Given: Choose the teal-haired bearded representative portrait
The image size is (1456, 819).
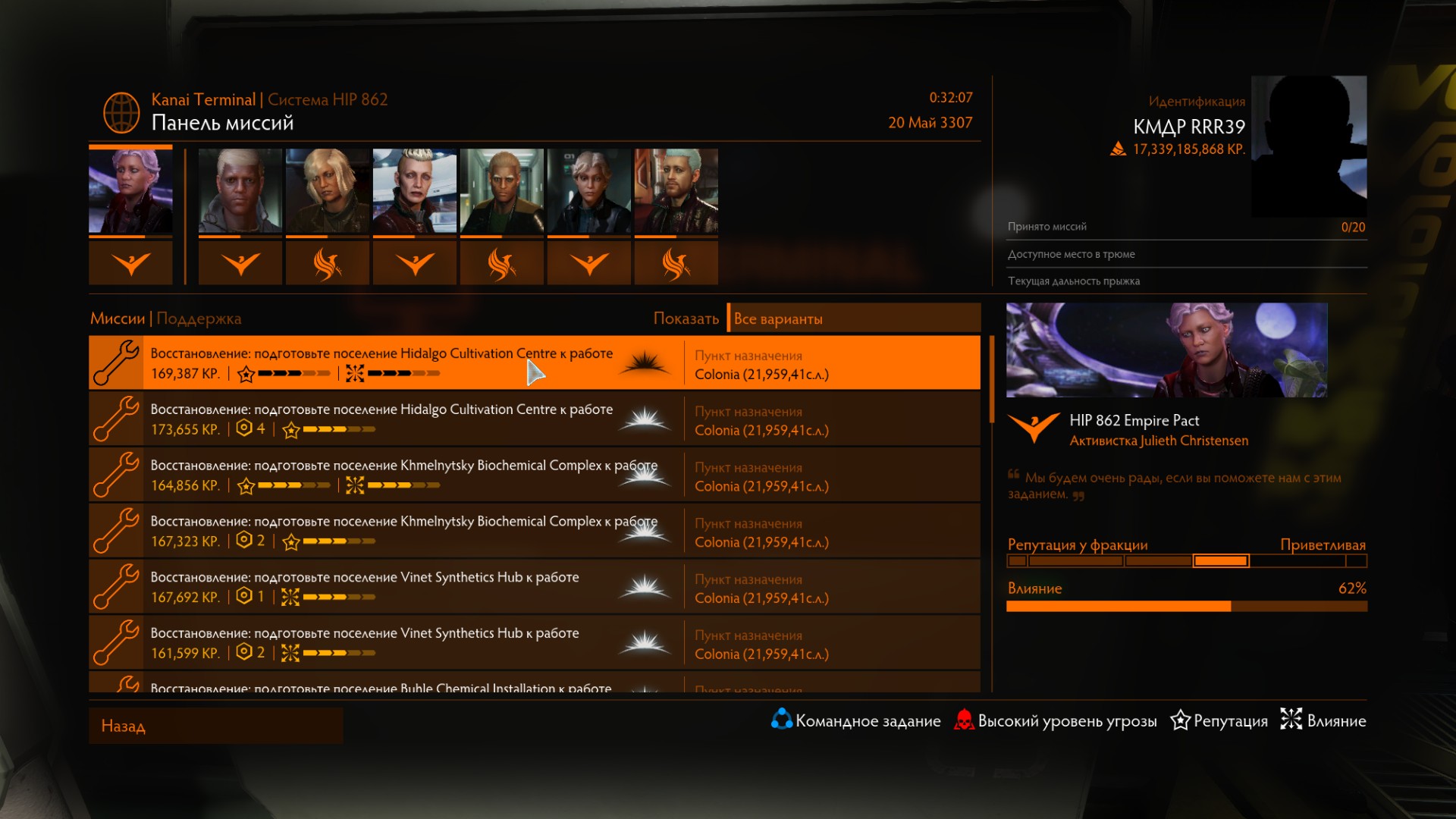Looking at the screenshot, I should pyautogui.click(x=676, y=191).
